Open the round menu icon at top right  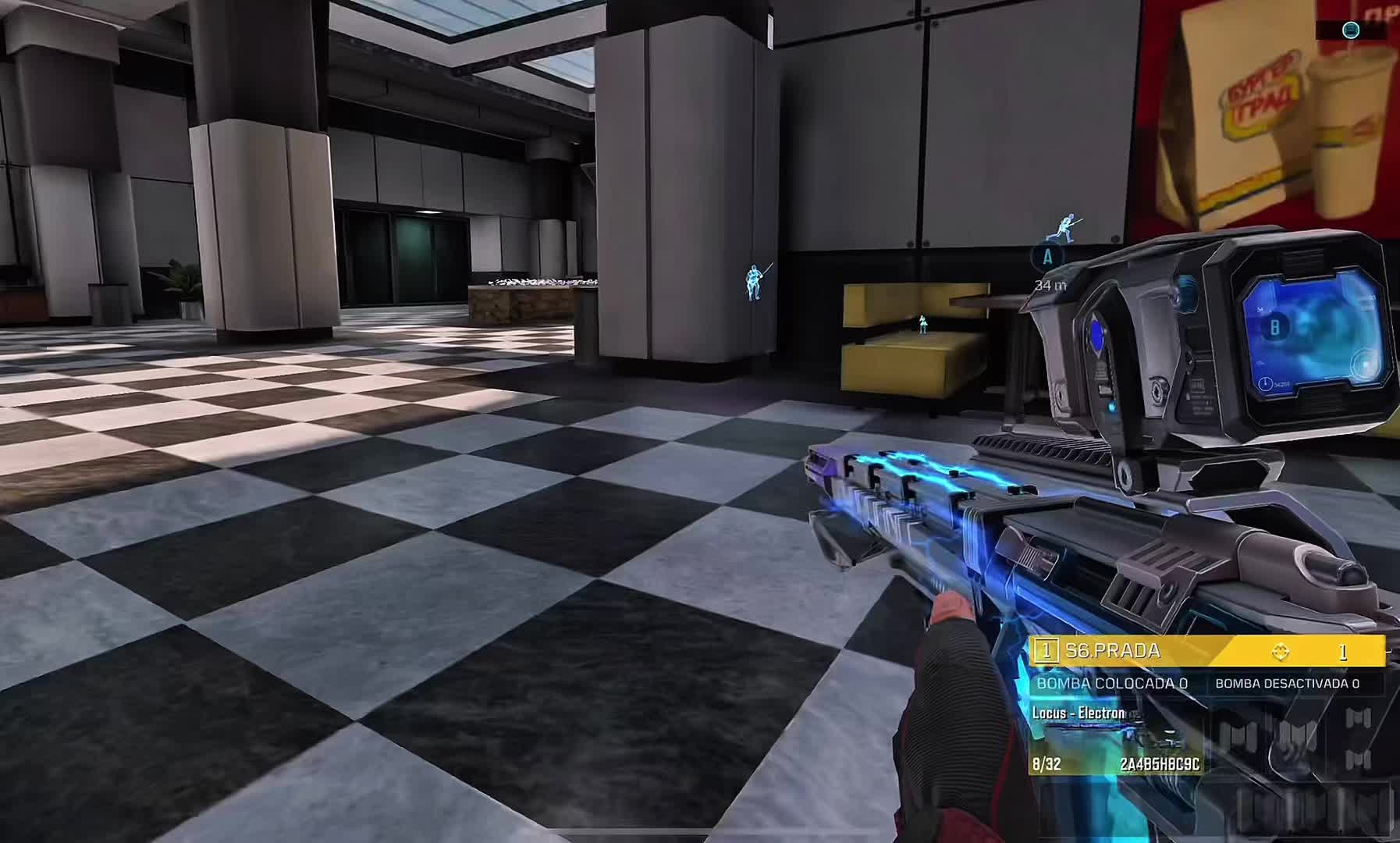pos(1351,30)
